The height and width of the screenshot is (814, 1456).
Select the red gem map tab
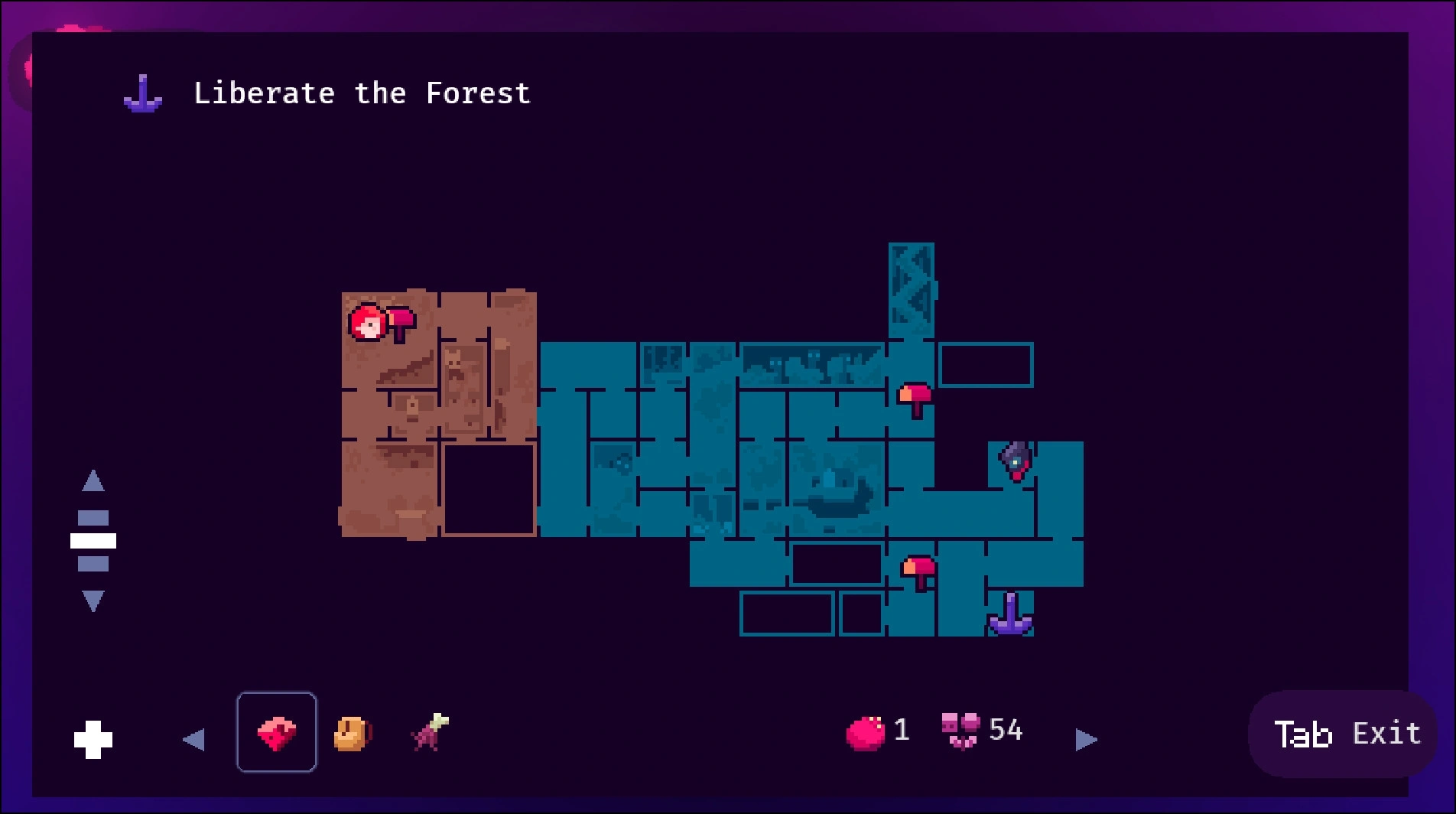[276, 732]
